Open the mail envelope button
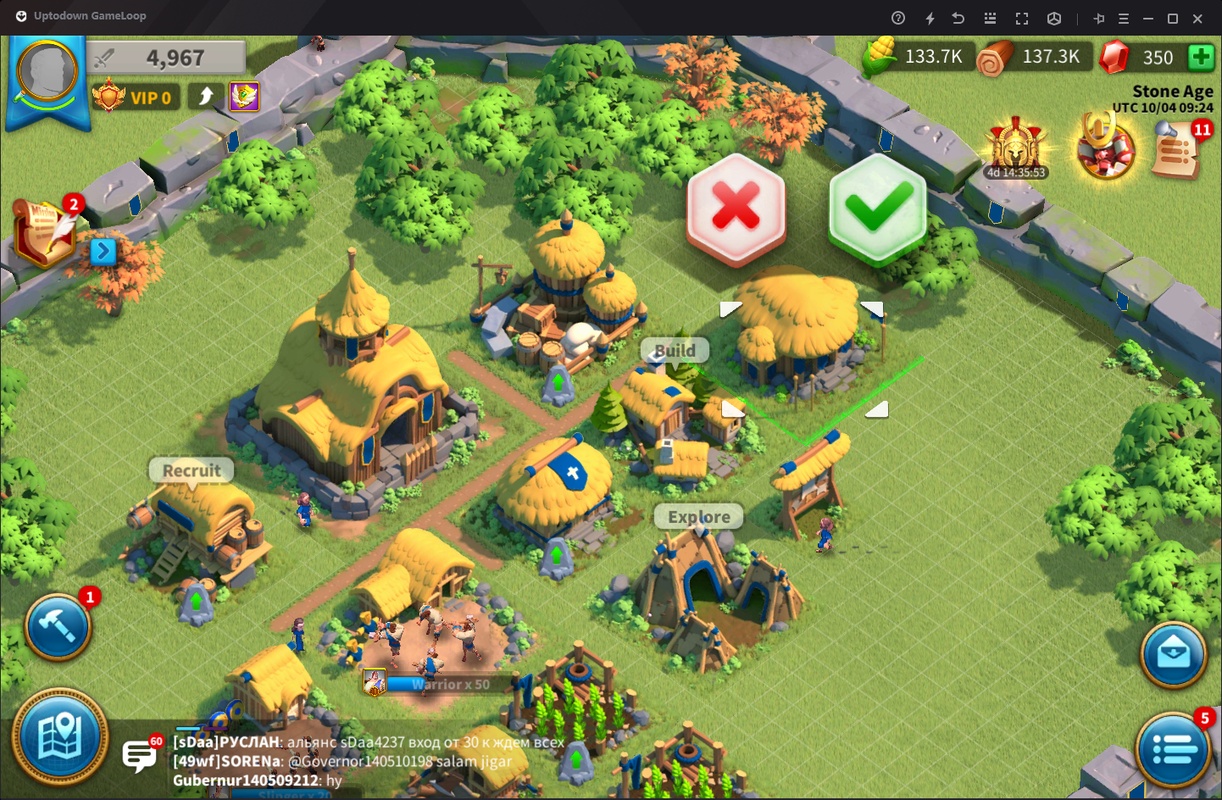 [1174, 655]
